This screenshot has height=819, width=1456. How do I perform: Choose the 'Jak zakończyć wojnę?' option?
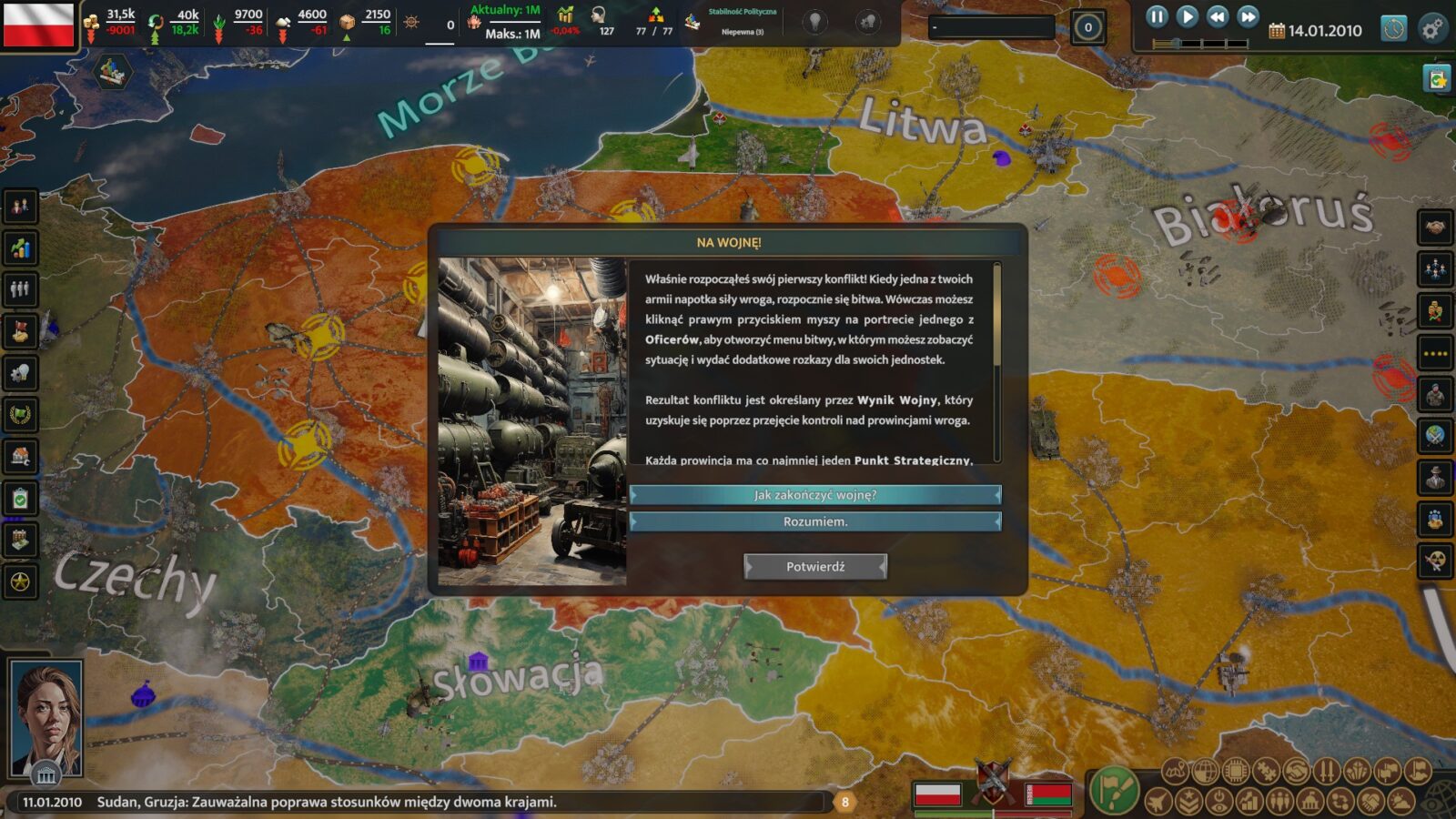coord(814,495)
